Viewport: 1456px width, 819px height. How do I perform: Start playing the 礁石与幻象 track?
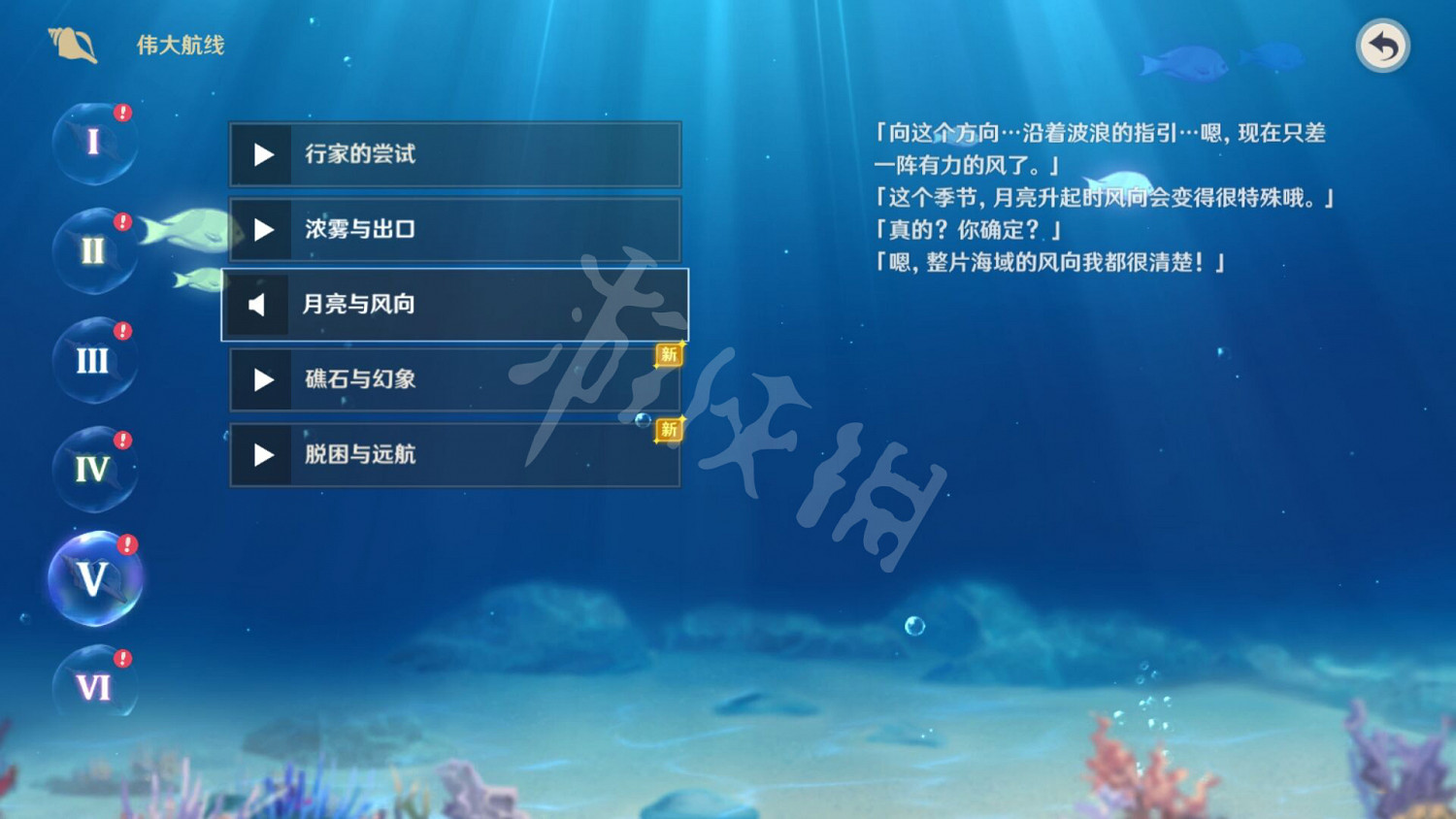[x=260, y=379]
